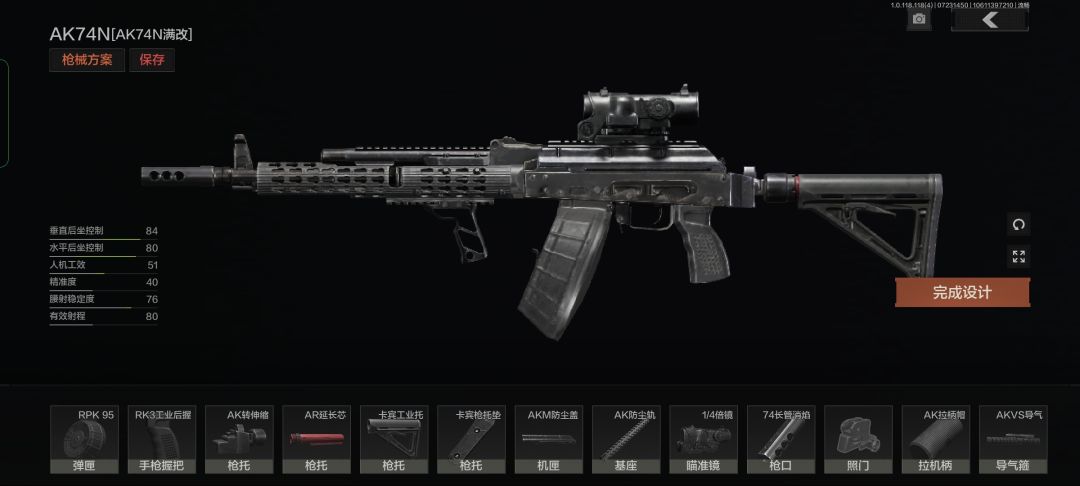The width and height of the screenshot is (1080, 486).
Task: Save the build with 保存
Action: point(152,60)
